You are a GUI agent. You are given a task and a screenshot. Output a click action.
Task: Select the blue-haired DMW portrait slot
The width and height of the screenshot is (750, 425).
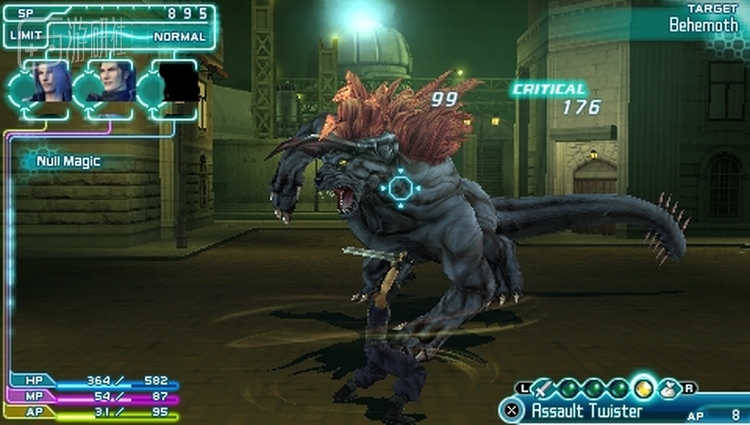pyautogui.click(x=50, y=82)
